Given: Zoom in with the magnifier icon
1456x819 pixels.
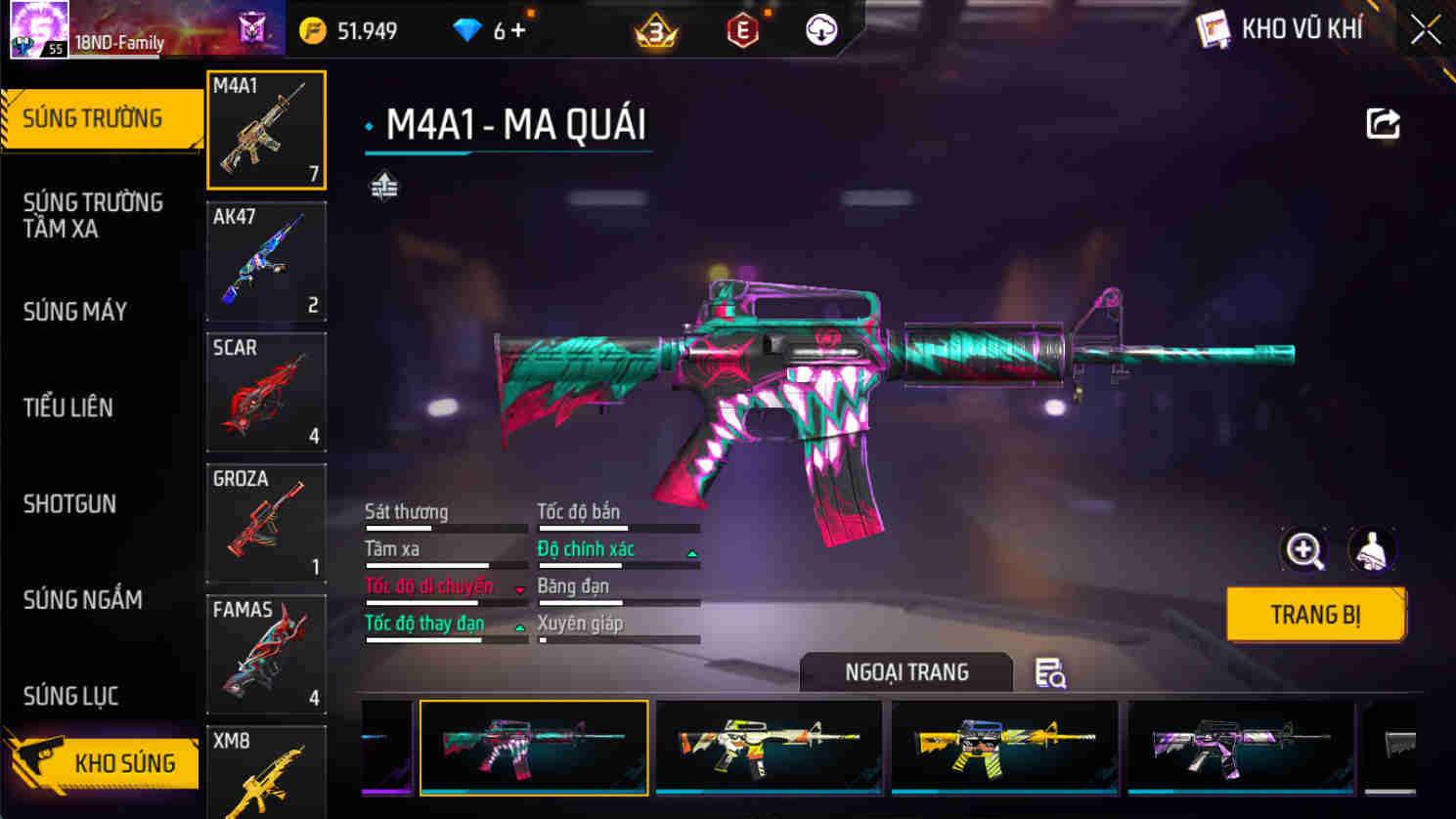Looking at the screenshot, I should click(1303, 550).
